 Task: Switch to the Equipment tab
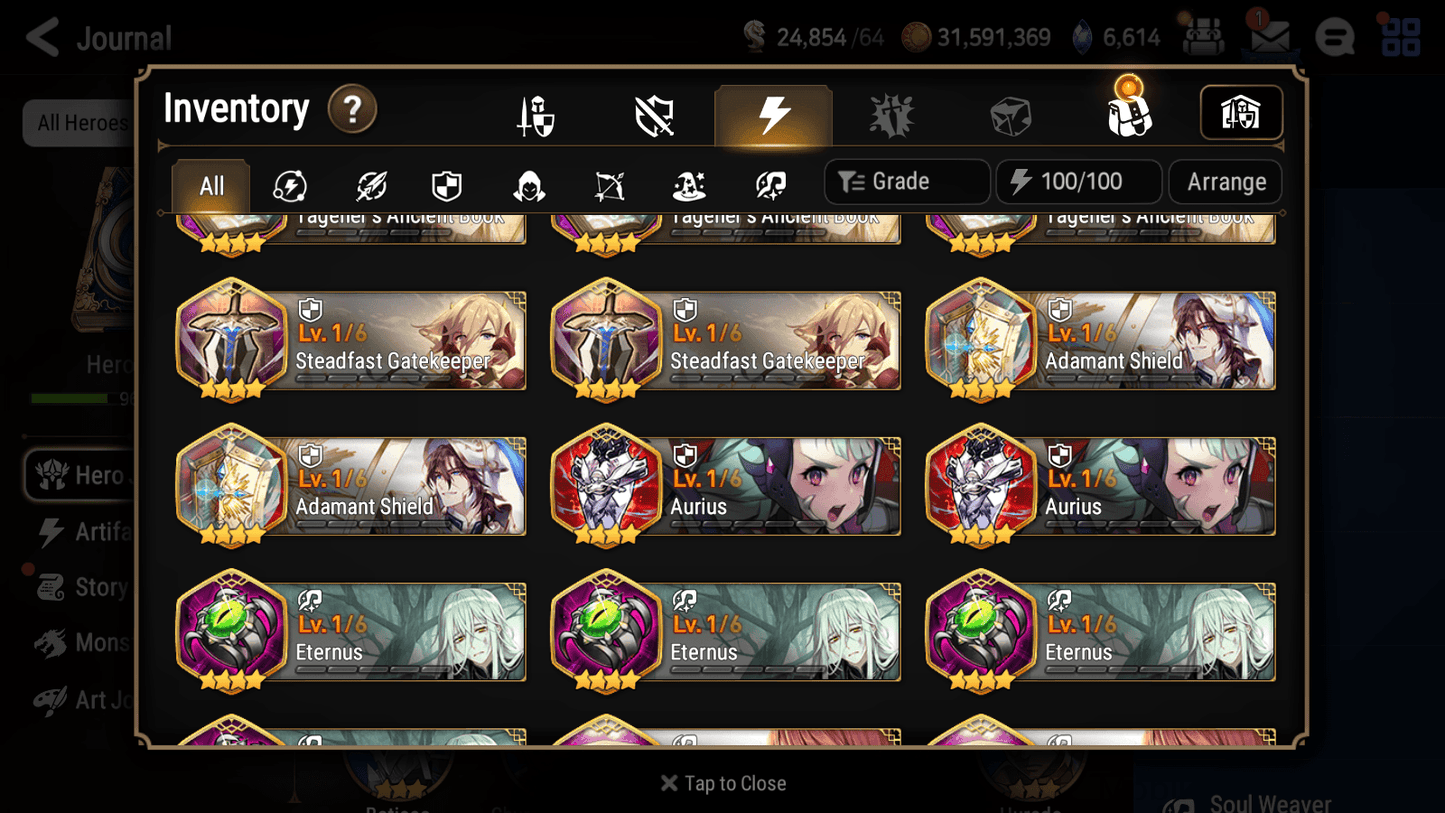(x=536, y=115)
